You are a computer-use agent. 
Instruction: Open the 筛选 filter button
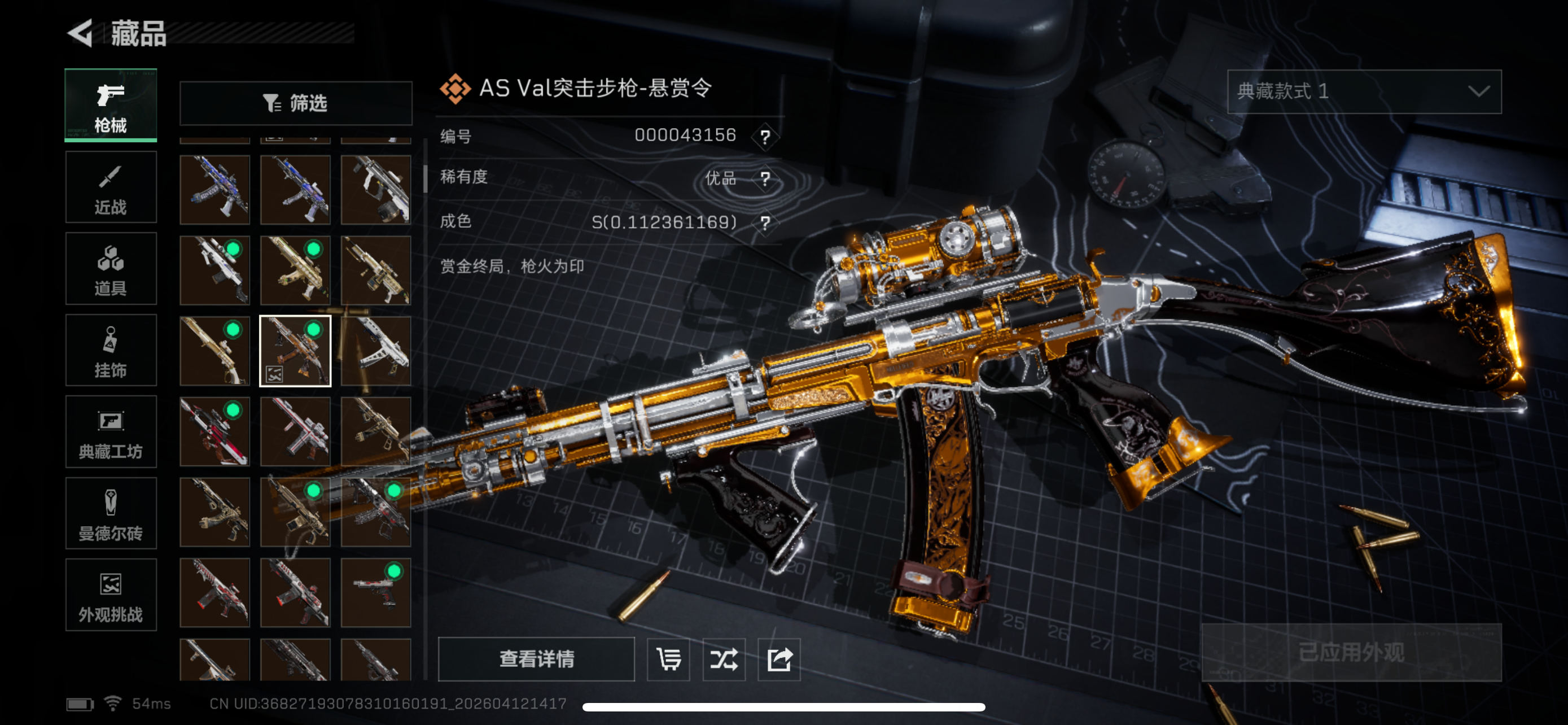pos(296,103)
